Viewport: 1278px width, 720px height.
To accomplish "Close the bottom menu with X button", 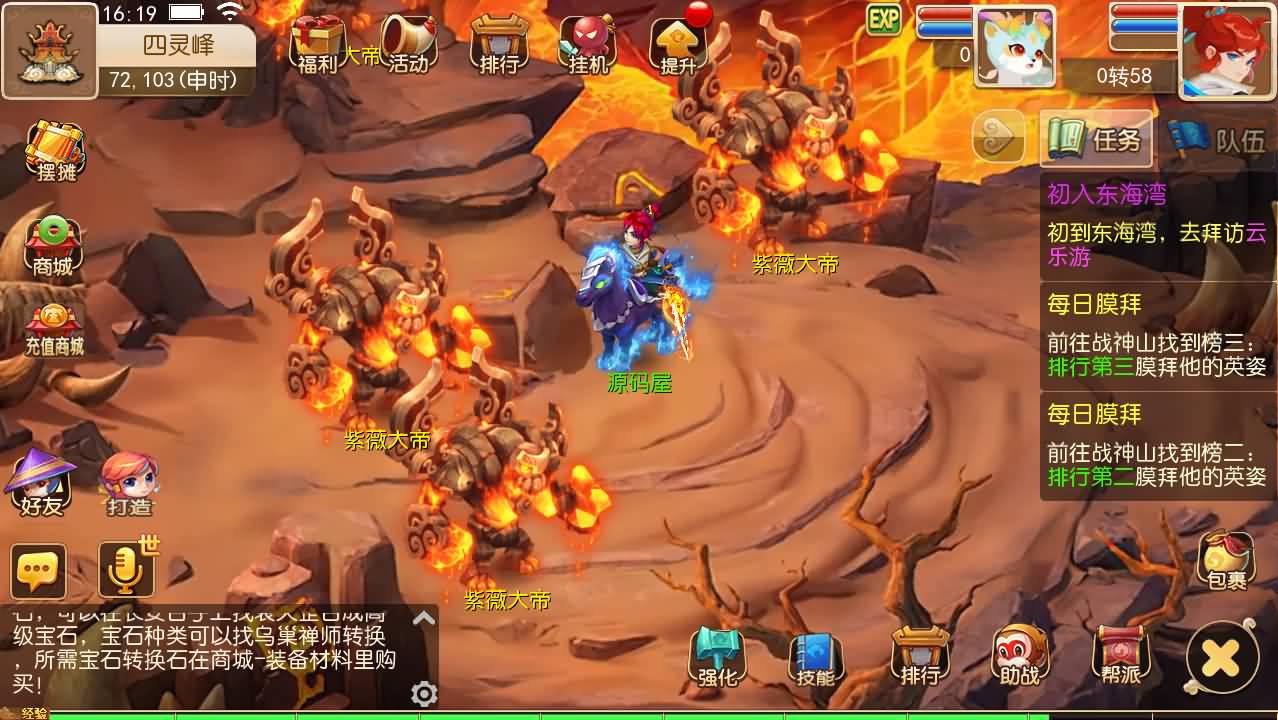I will click(1221, 657).
